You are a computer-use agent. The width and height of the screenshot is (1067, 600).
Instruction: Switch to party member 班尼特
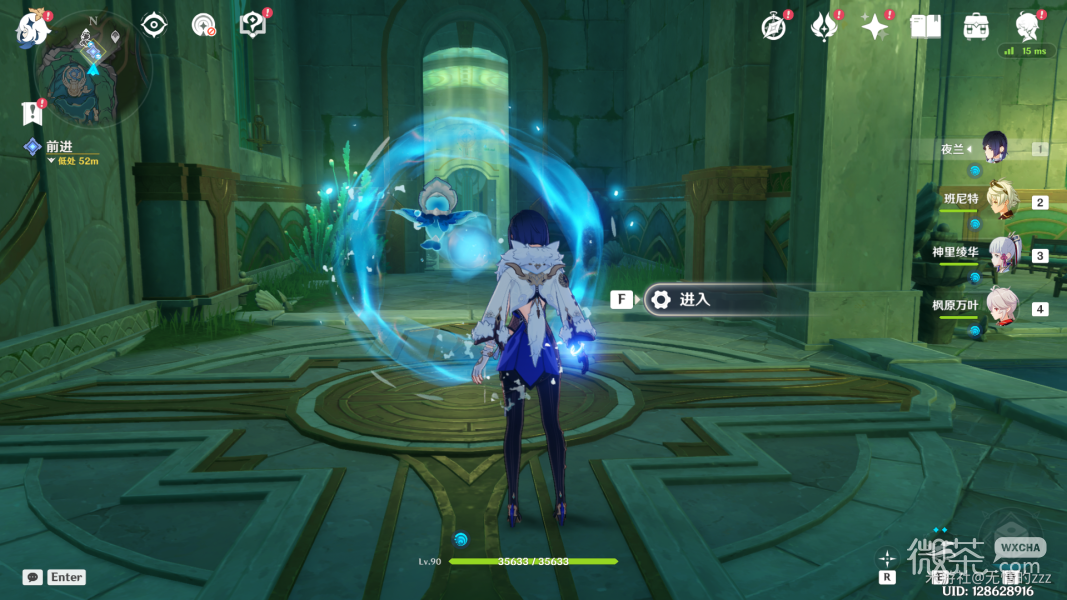[1002, 200]
